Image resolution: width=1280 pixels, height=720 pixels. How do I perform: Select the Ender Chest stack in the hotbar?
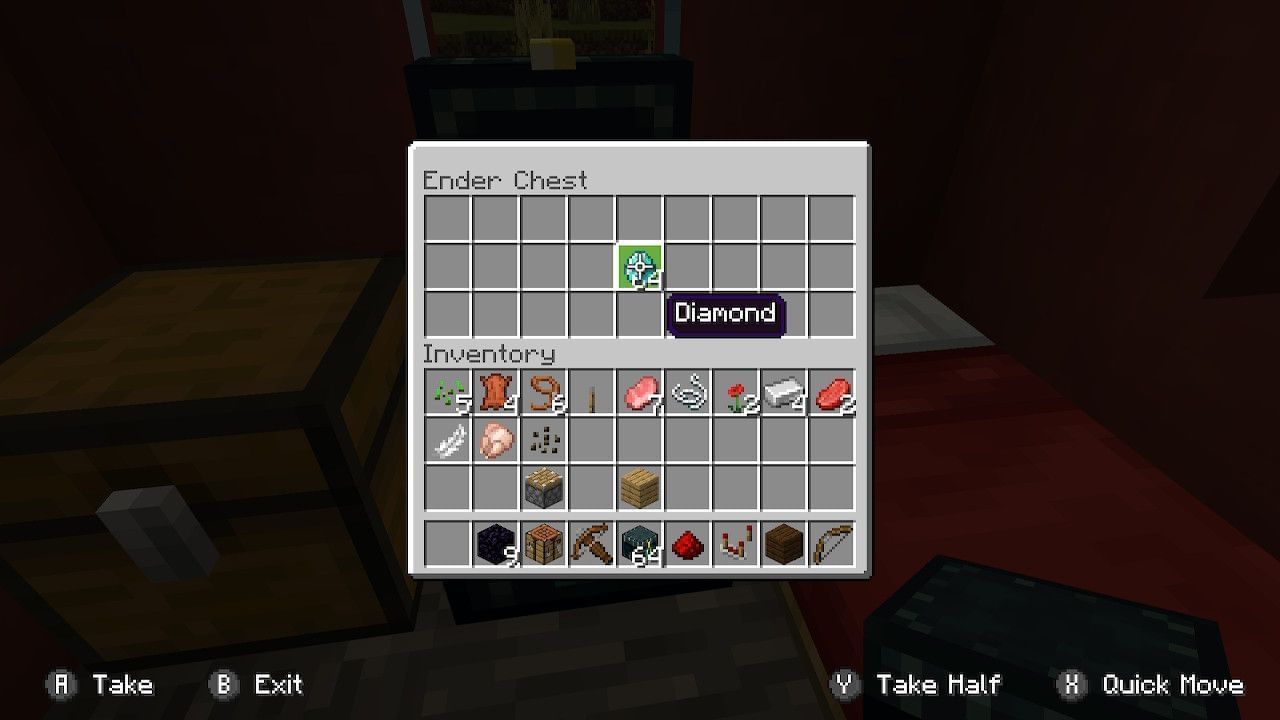point(639,541)
